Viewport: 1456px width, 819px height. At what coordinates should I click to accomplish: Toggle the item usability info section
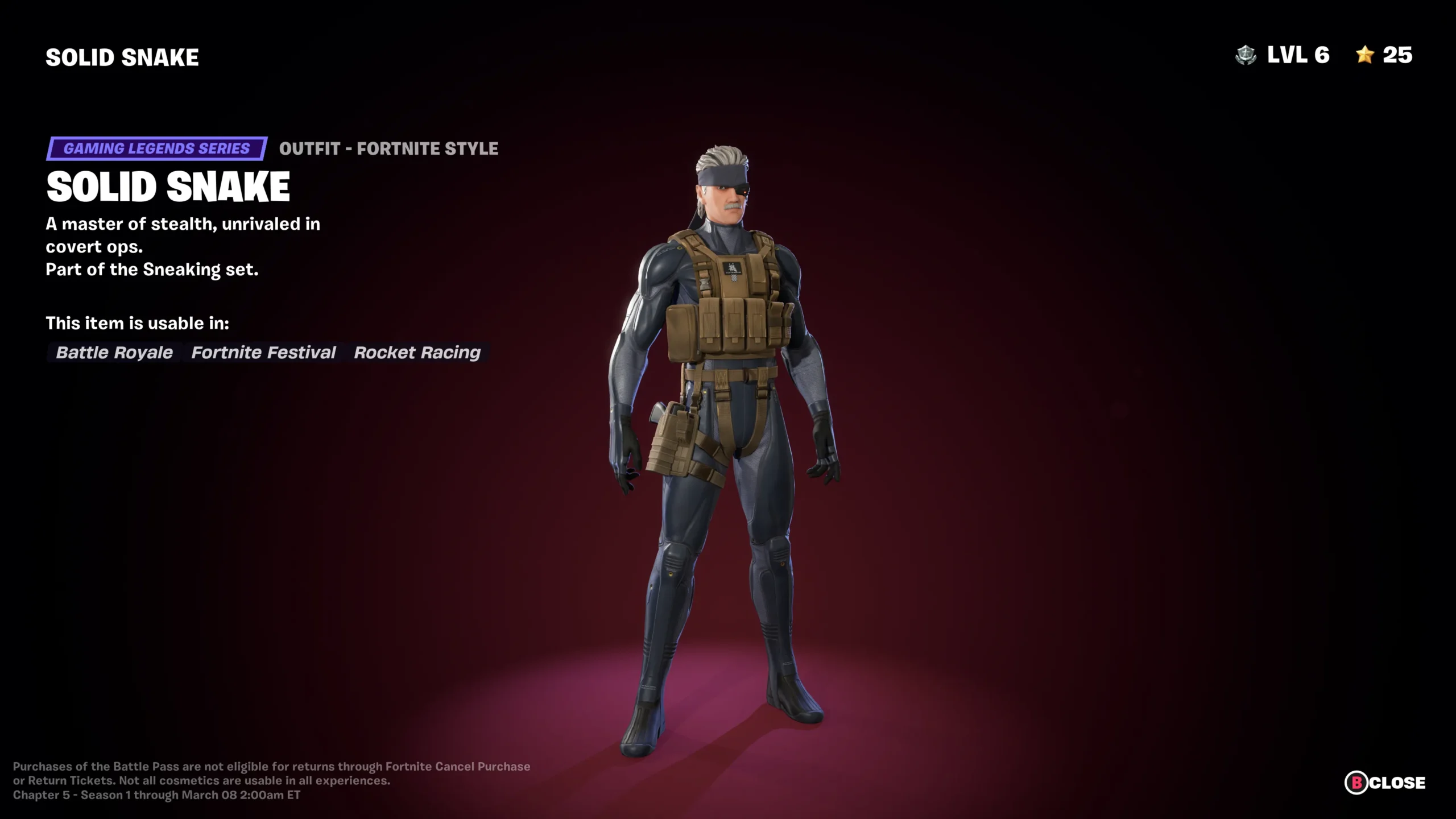coord(138,323)
